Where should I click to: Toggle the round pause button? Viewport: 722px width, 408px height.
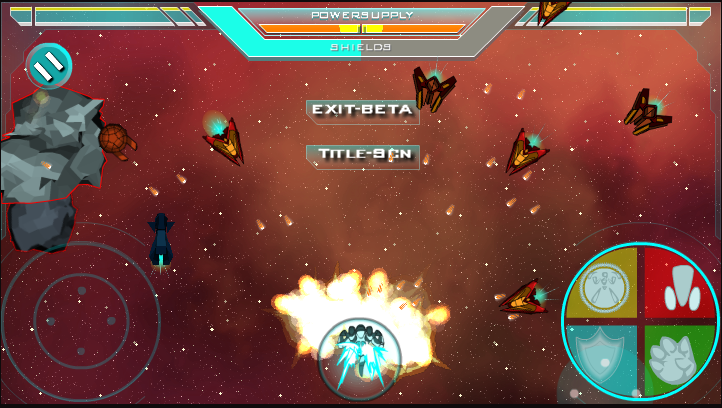pyautogui.click(x=48, y=66)
